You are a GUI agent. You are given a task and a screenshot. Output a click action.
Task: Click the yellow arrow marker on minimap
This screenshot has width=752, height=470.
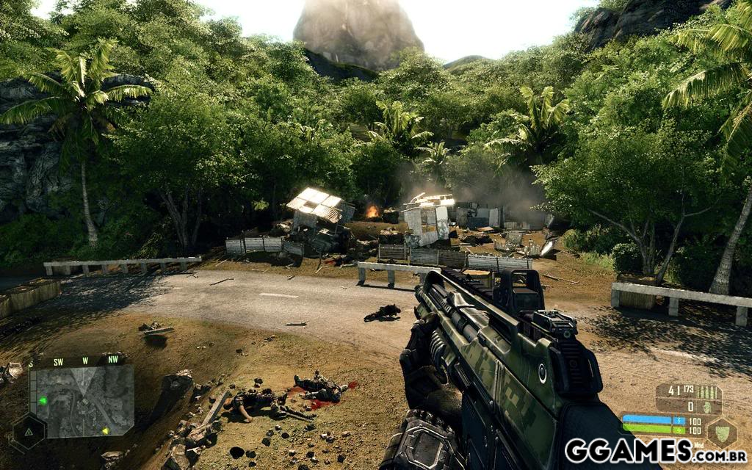[105, 430]
